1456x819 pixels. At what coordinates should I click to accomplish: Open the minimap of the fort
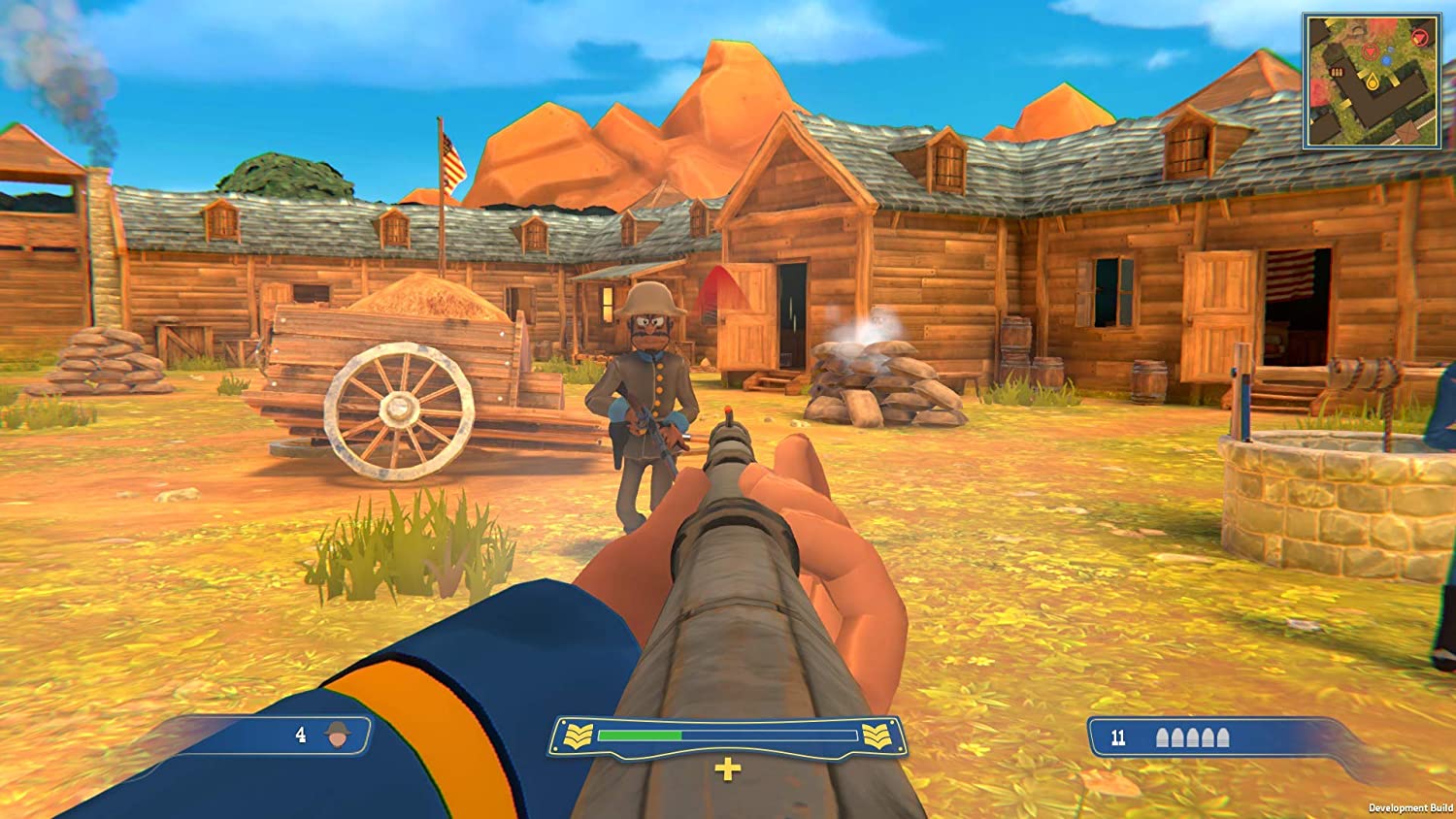tap(1371, 82)
